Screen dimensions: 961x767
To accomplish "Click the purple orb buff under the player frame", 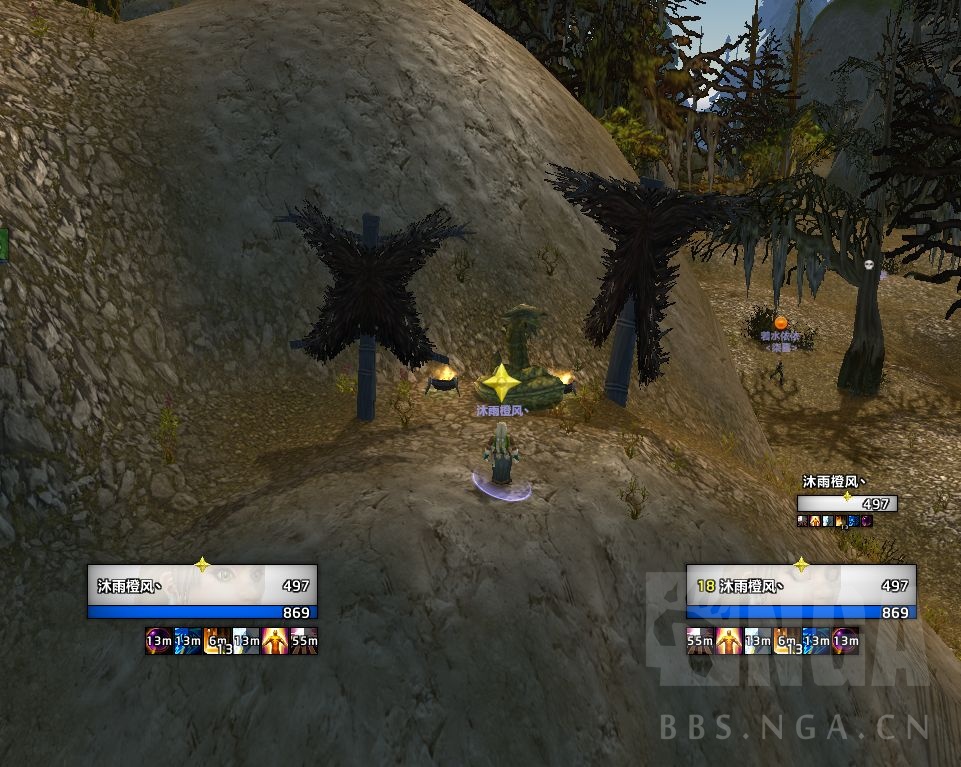I will coord(158,641).
